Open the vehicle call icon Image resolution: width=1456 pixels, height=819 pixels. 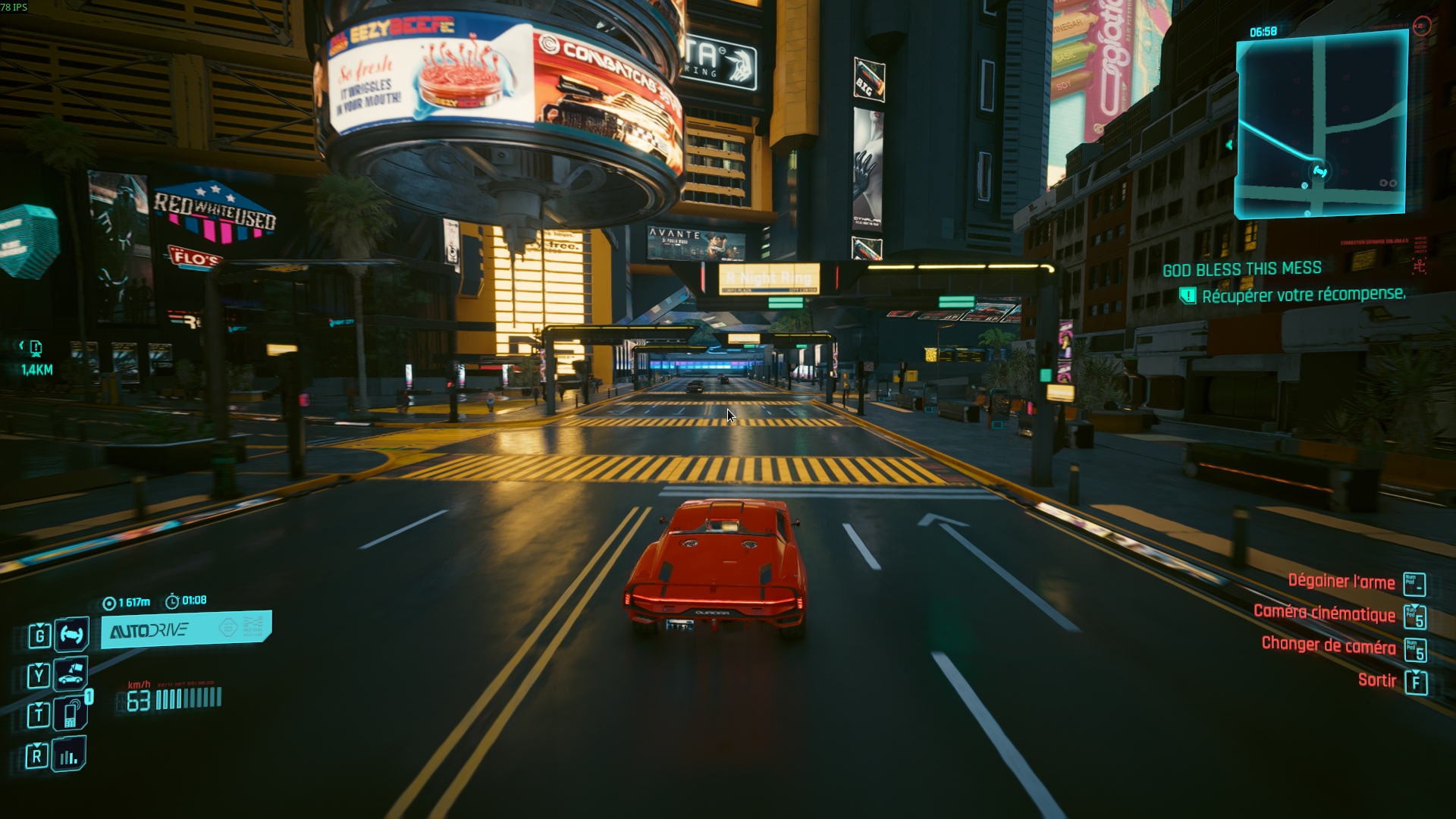[x=71, y=674]
